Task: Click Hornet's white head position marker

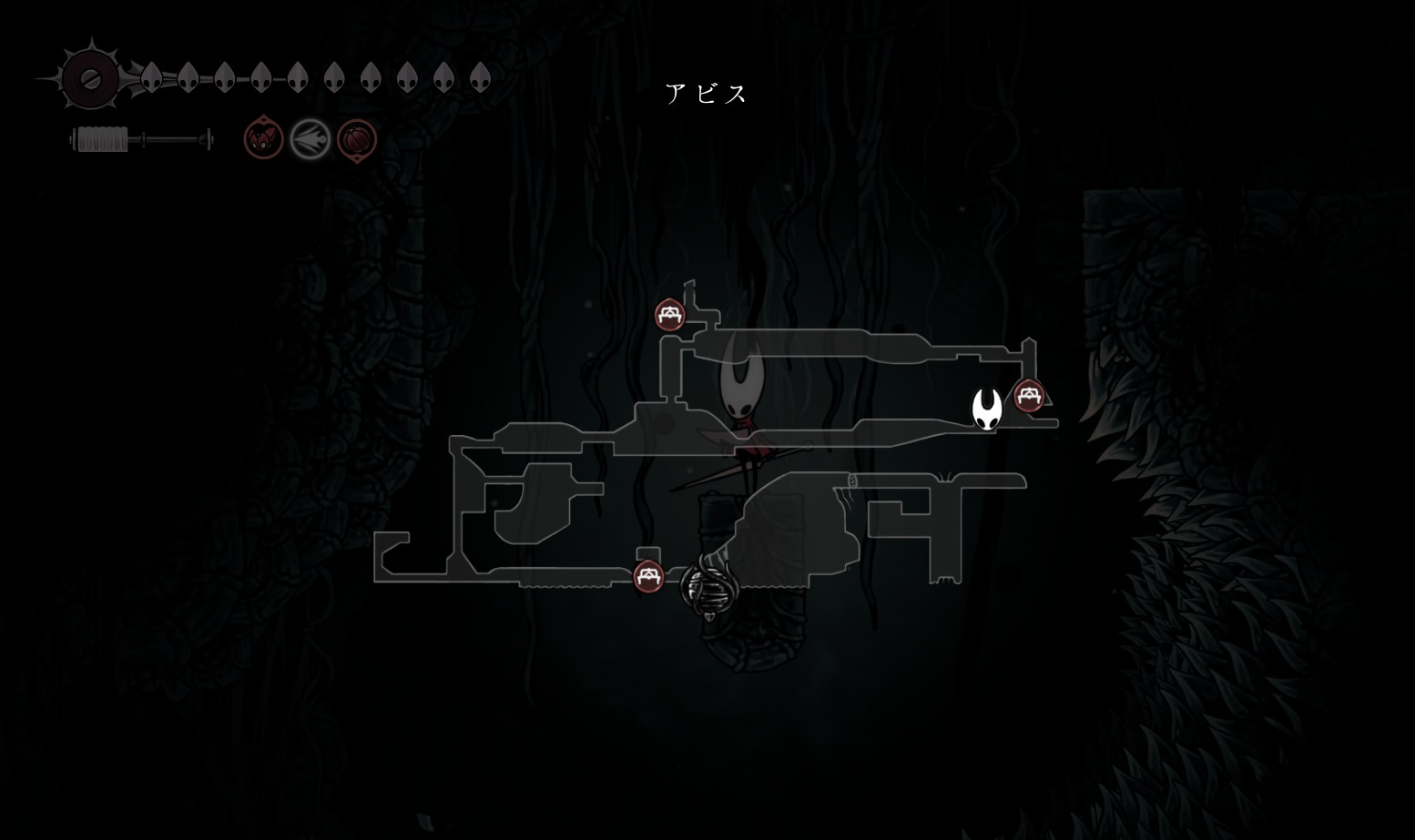Action: [x=987, y=409]
